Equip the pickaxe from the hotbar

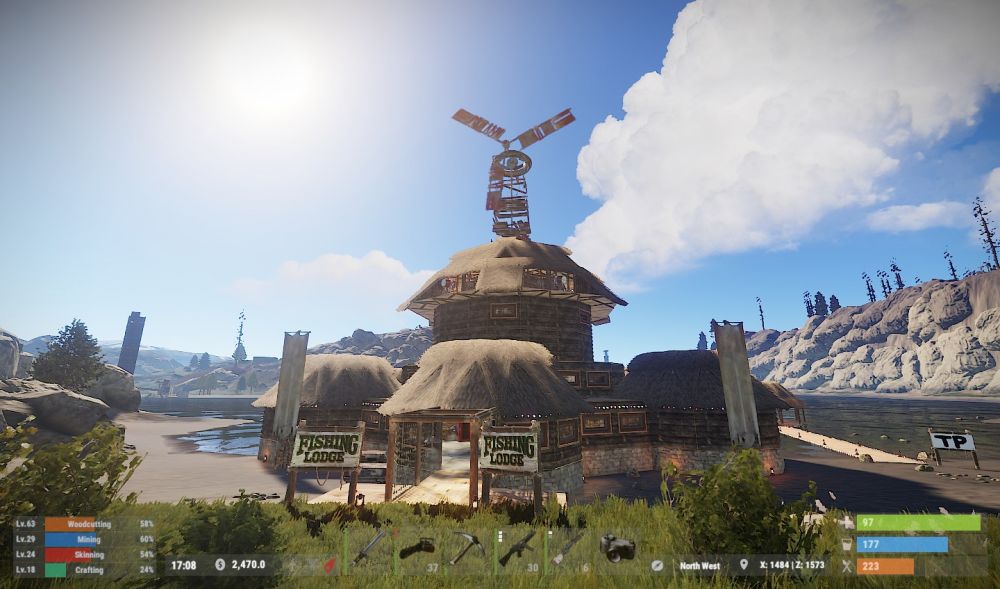(x=465, y=548)
